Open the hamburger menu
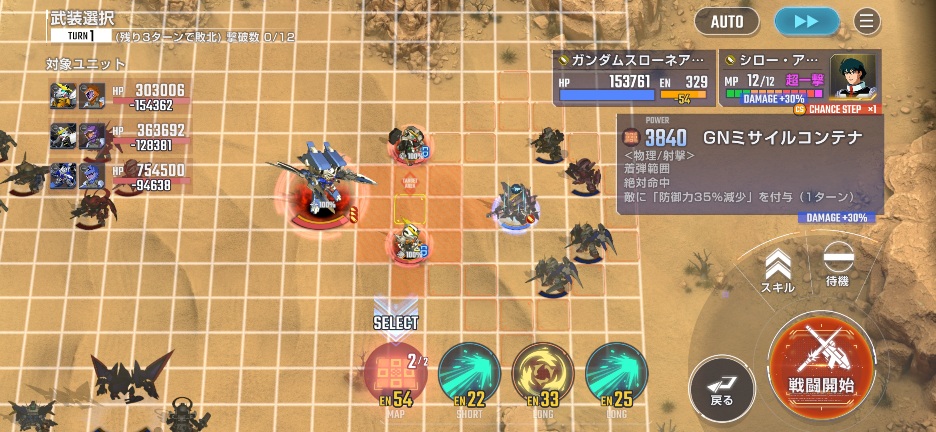The height and width of the screenshot is (432, 936). point(866,20)
